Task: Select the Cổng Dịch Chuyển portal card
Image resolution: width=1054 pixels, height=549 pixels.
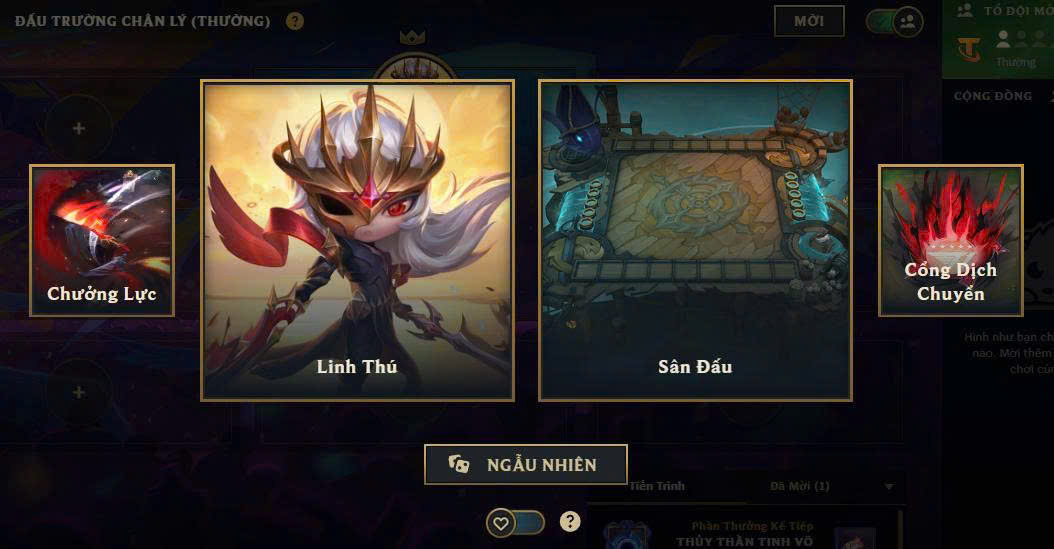Action: point(950,240)
